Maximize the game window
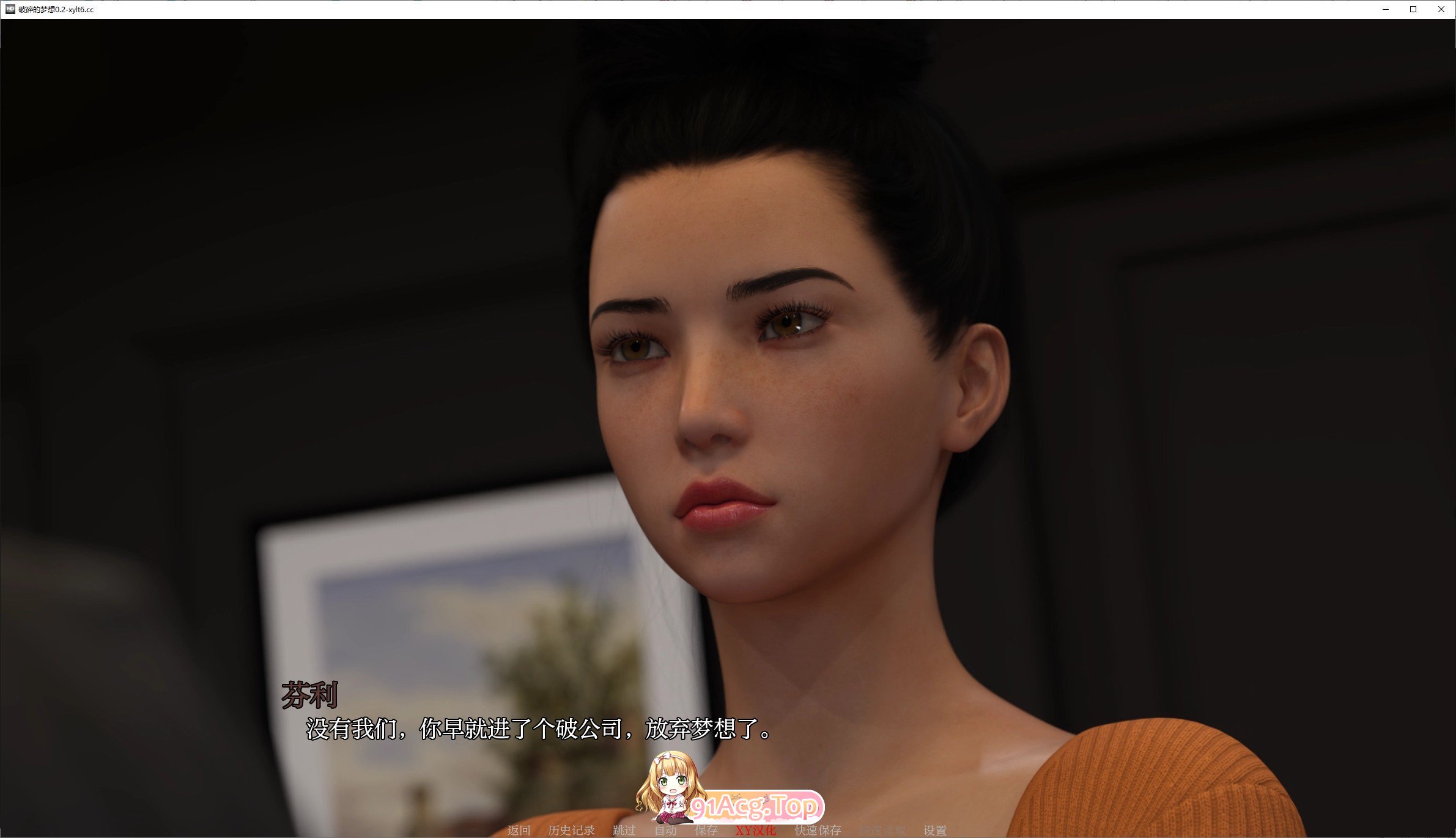This screenshot has width=1456, height=838. [1413, 9]
